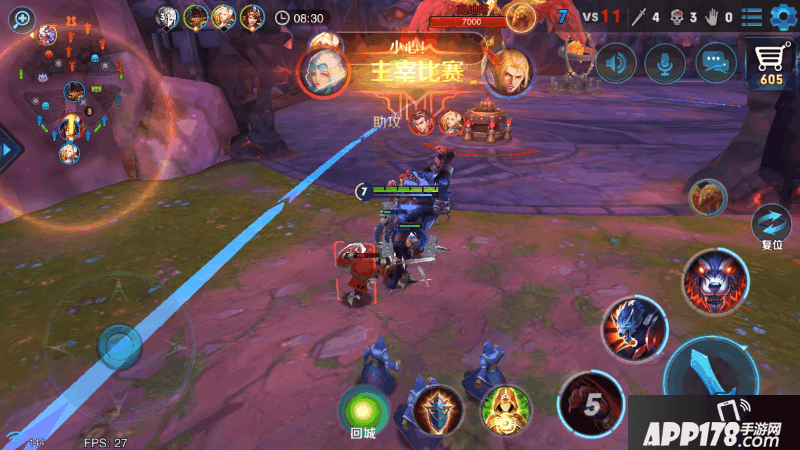The image size is (800, 450).
Task: Select the grey teammate portrait in top bar
Action: [x=168, y=15]
